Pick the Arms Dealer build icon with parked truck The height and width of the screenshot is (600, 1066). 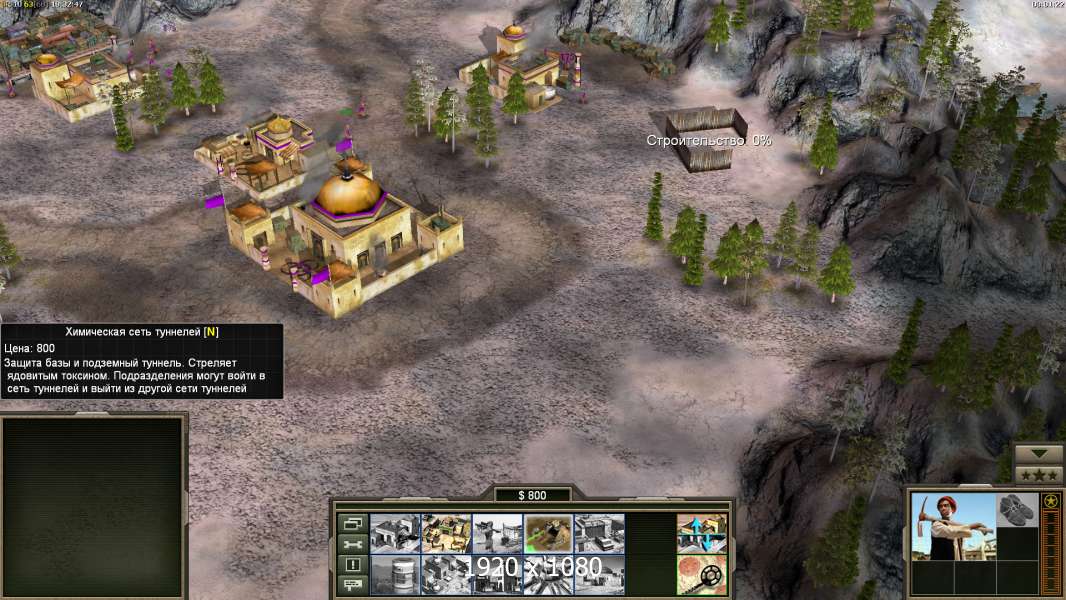[599, 533]
